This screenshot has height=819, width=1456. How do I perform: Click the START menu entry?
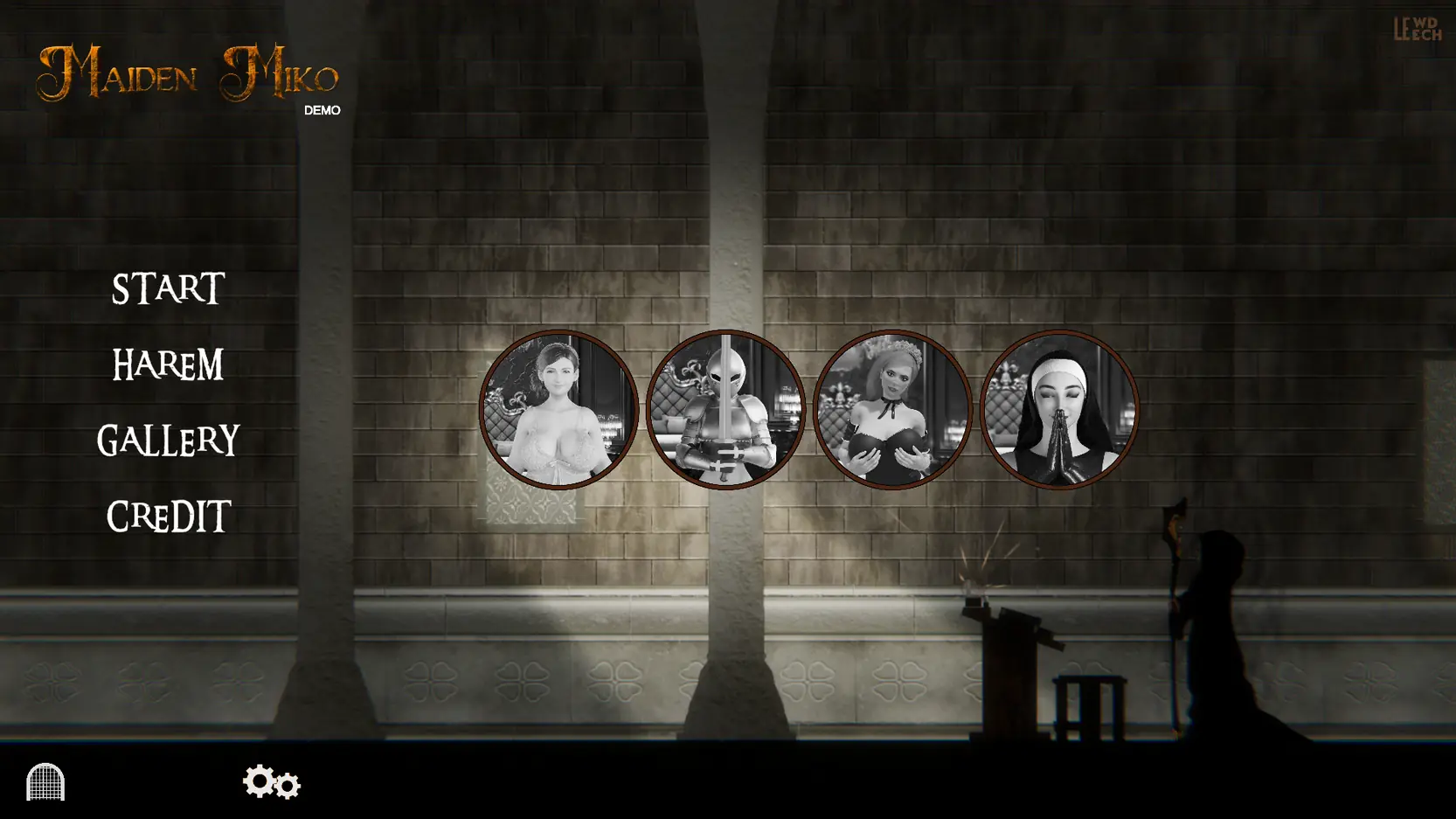click(168, 289)
